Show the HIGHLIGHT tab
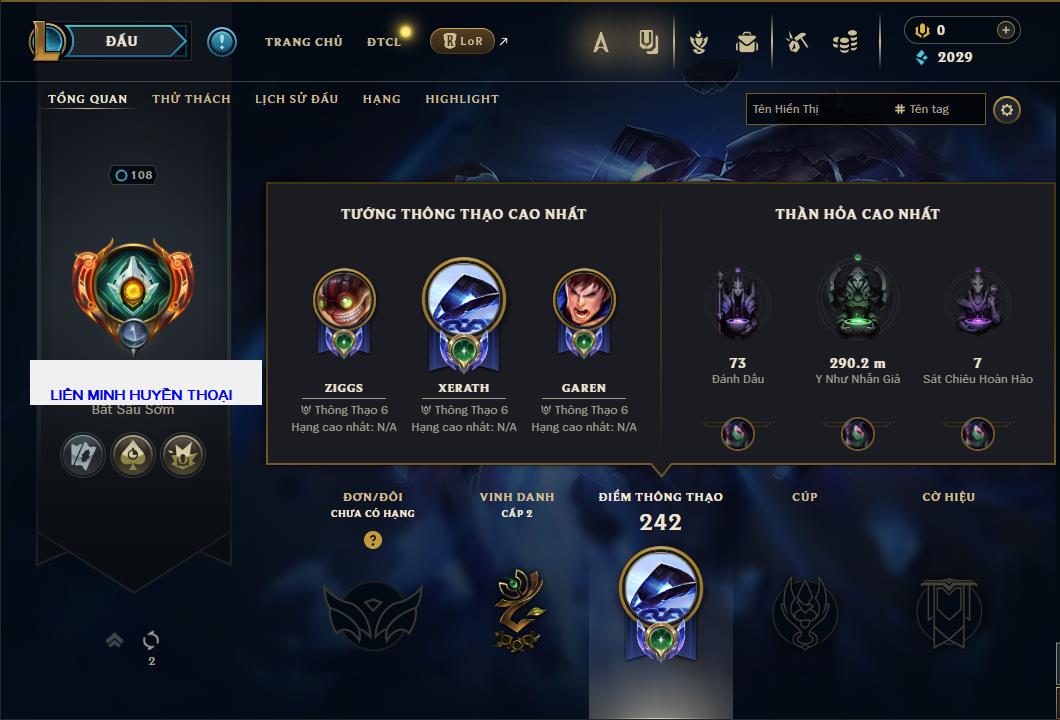Viewport: 1060px width, 720px height. [462, 99]
